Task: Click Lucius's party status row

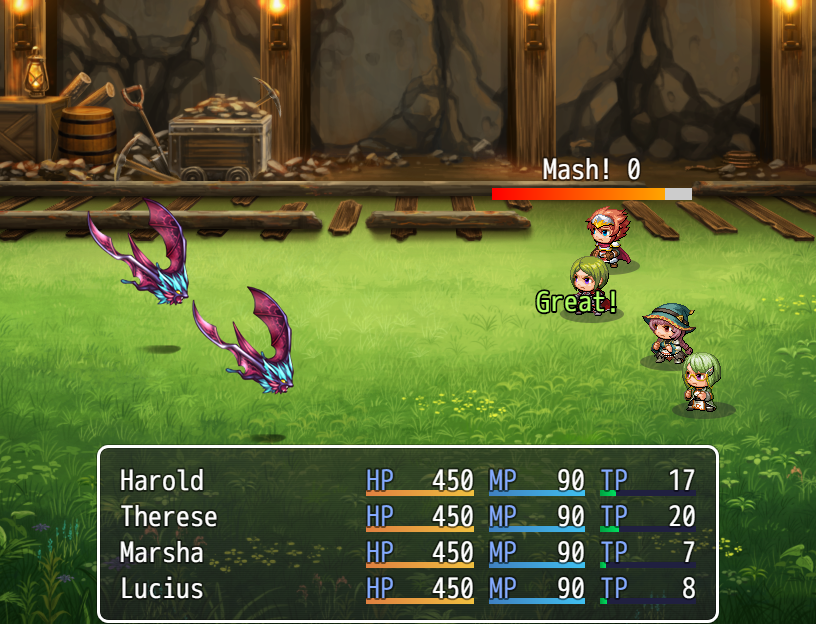Action: (162, 589)
